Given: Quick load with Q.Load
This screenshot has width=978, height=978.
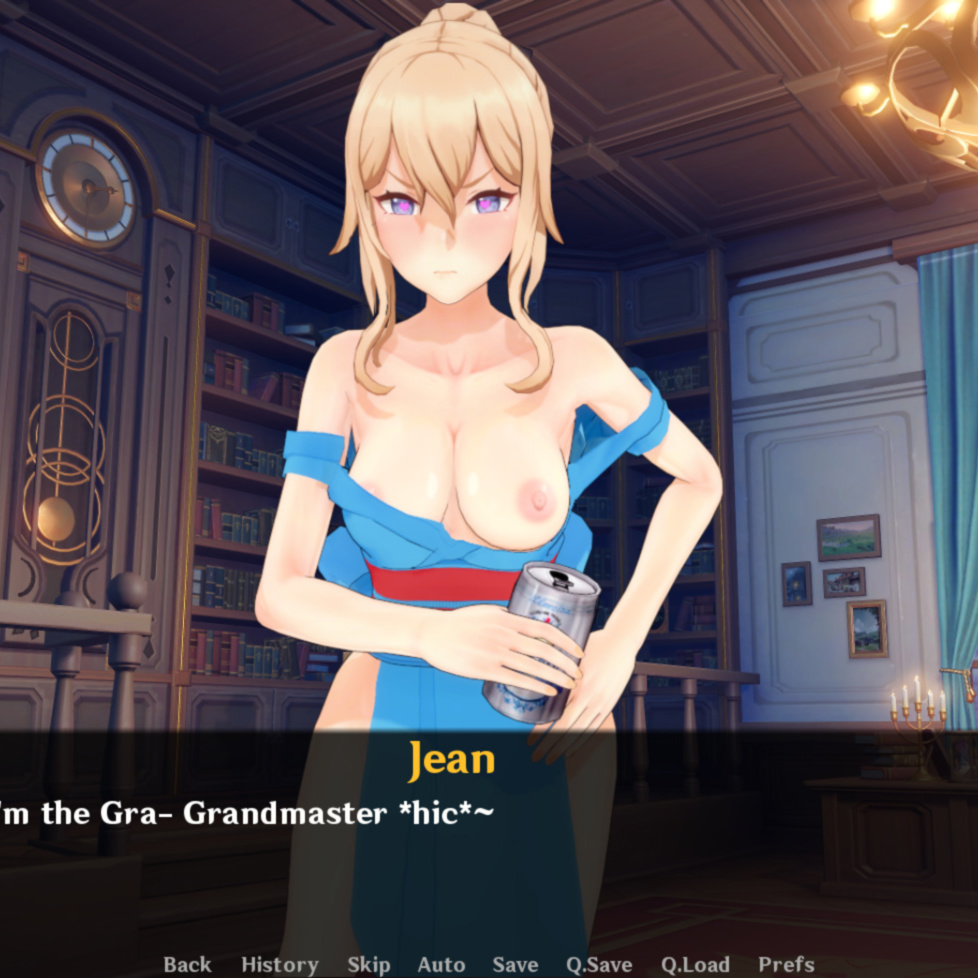Looking at the screenshot, I should click(x=695, y=964).
